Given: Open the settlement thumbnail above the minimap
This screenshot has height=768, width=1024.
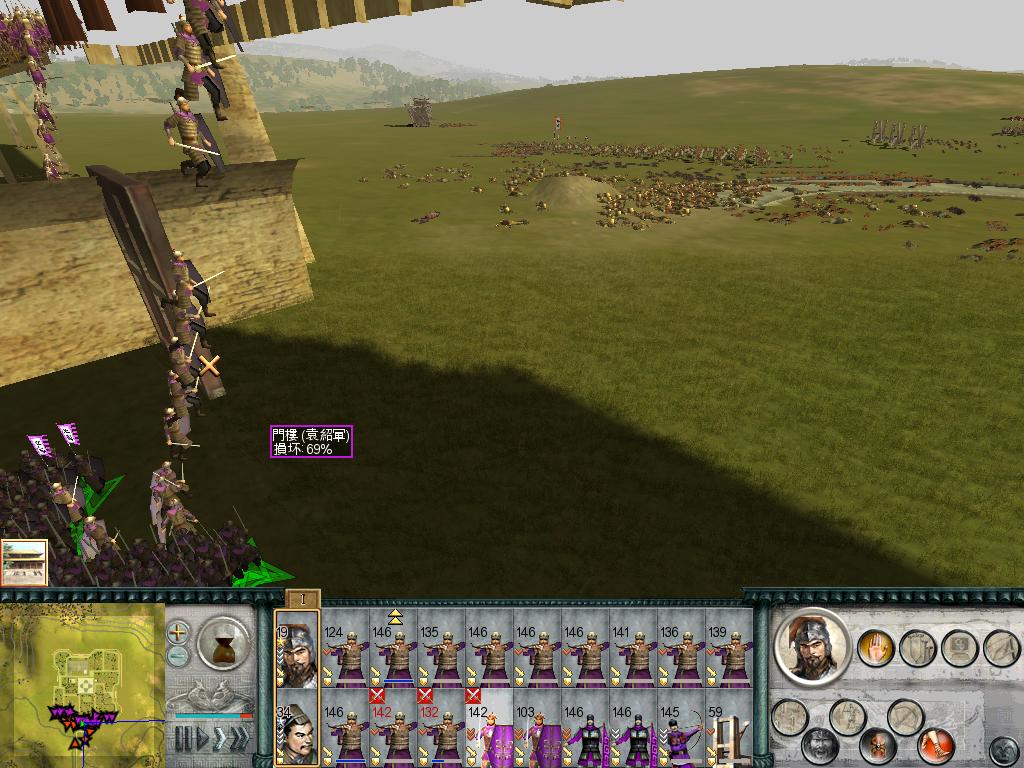Looking at the screenshot, I should [x=24, y=563].
